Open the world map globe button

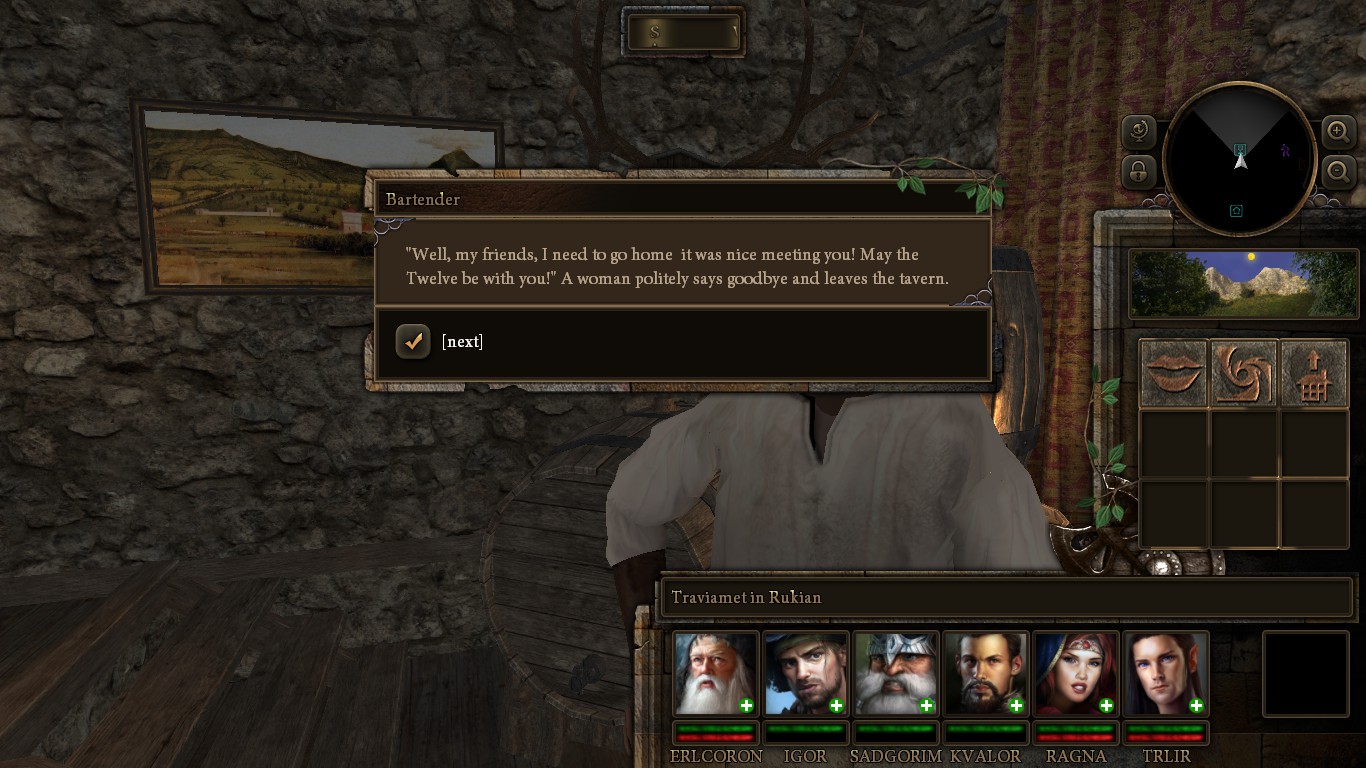click(x=1139, y=131)
